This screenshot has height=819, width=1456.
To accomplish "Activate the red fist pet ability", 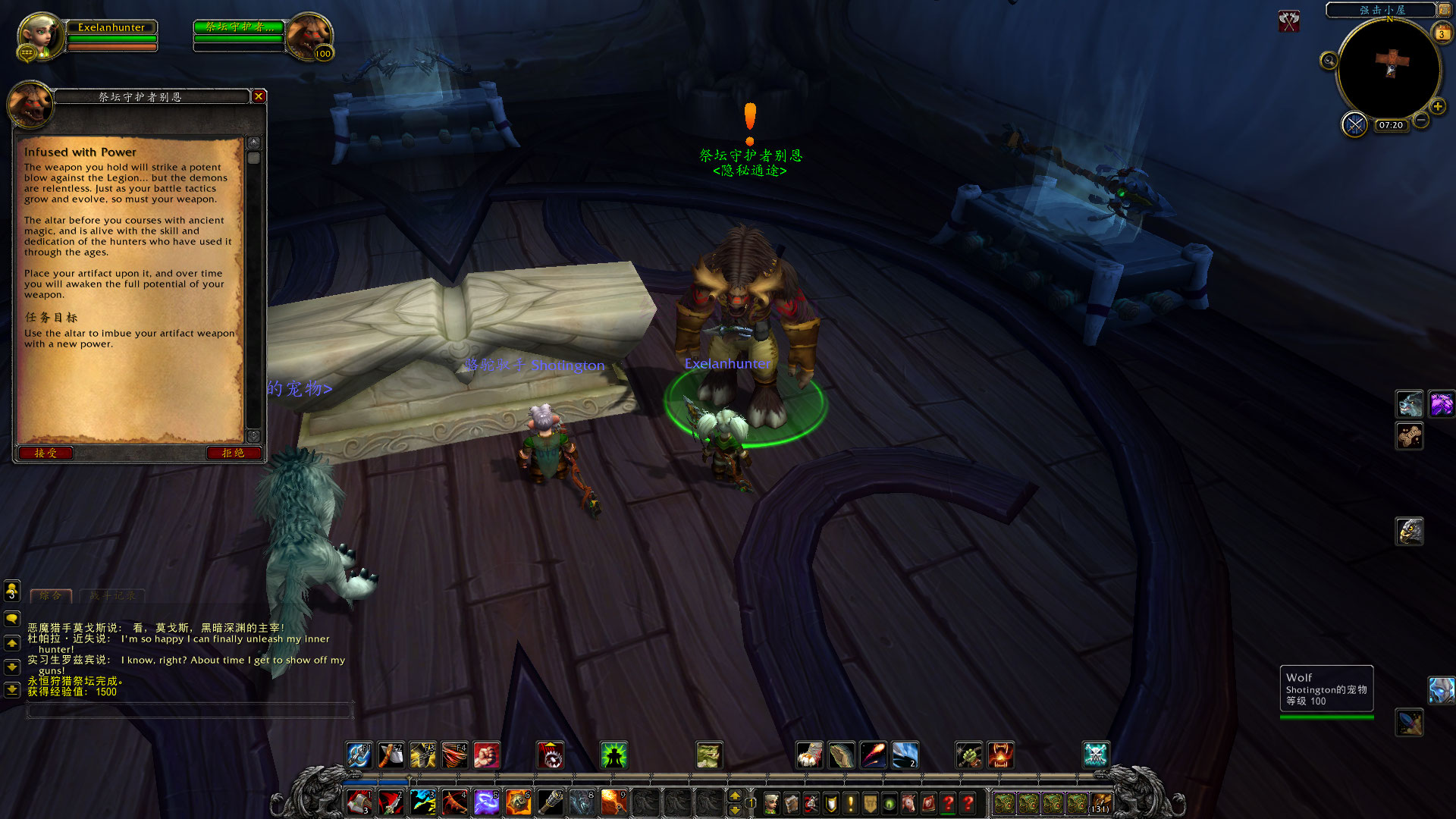I will click(x=486, y=755).
